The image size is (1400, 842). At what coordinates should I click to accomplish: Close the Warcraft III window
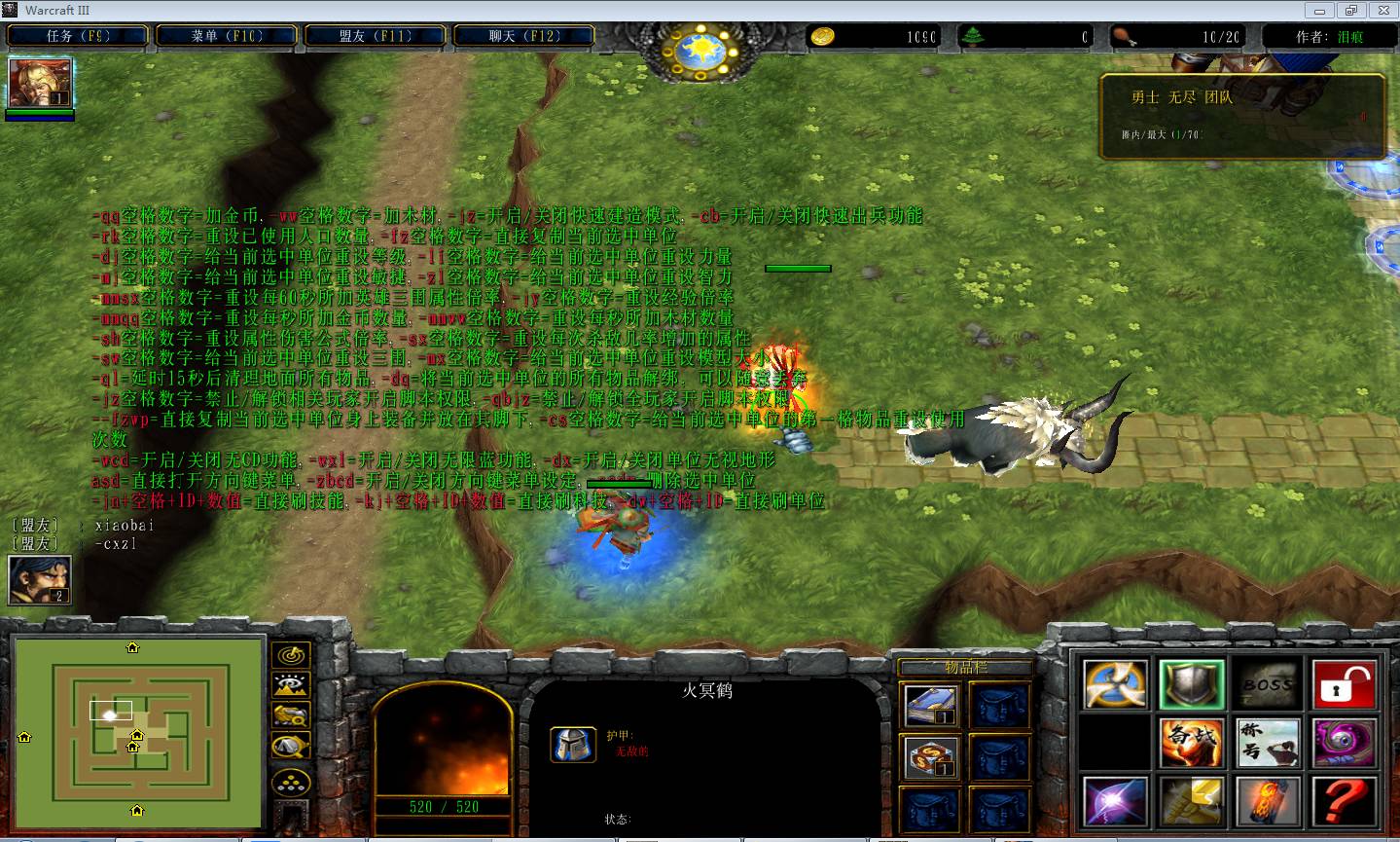(1382, 11)
